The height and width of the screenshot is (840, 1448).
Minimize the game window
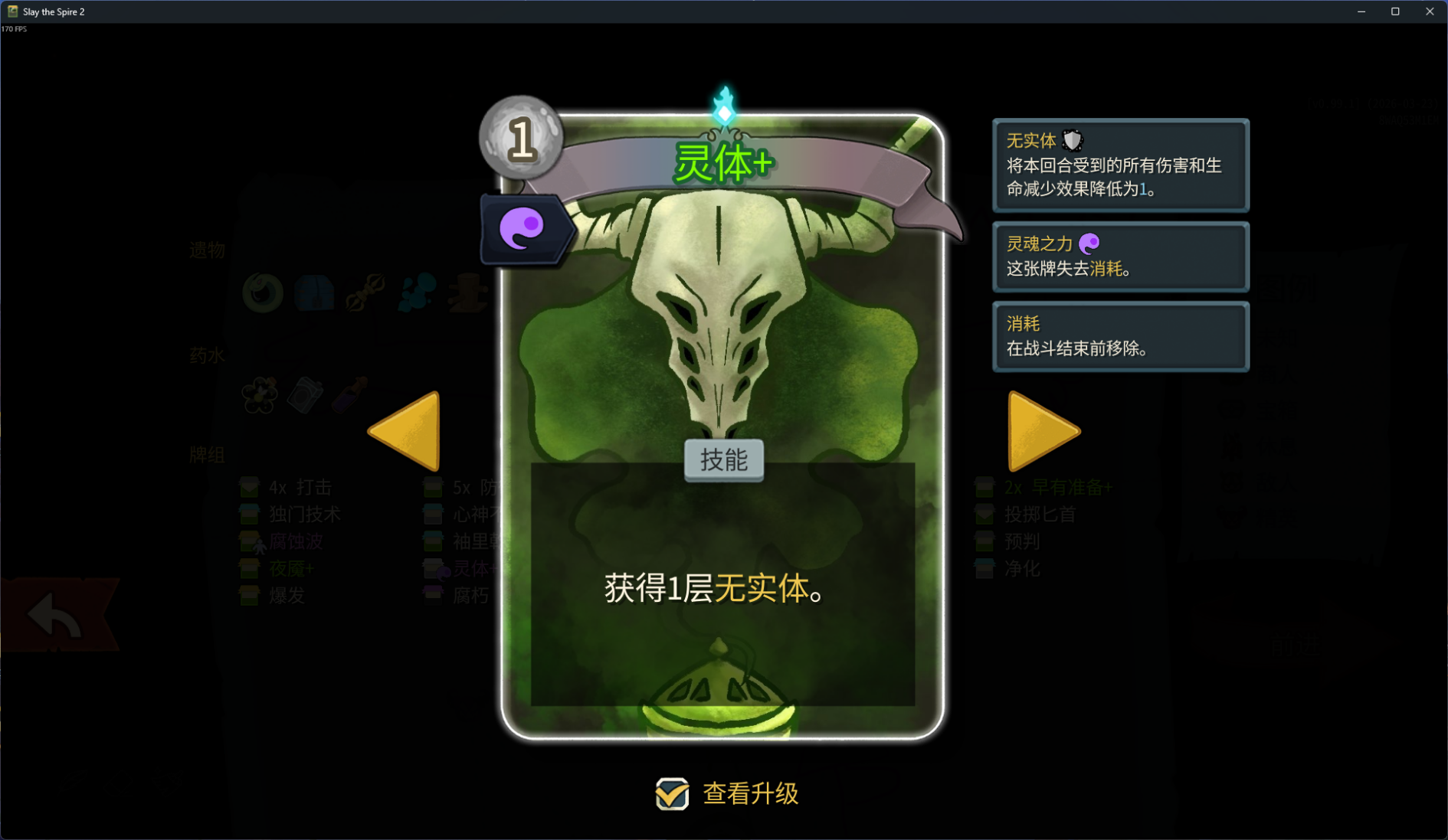pyautogui.click(x=1361, y=11)
